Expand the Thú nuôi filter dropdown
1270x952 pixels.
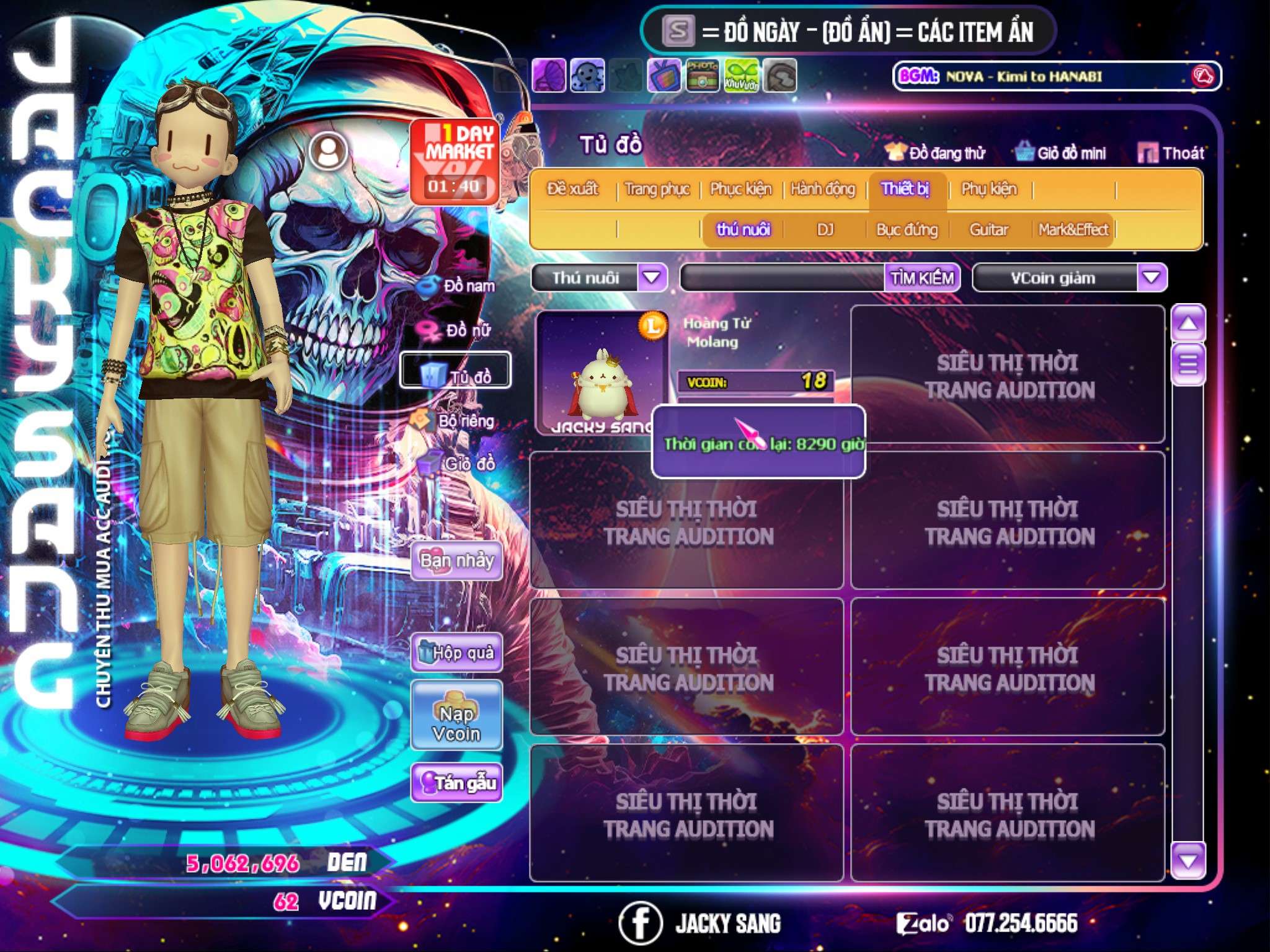pyautogui.click(x=652, y=277)
